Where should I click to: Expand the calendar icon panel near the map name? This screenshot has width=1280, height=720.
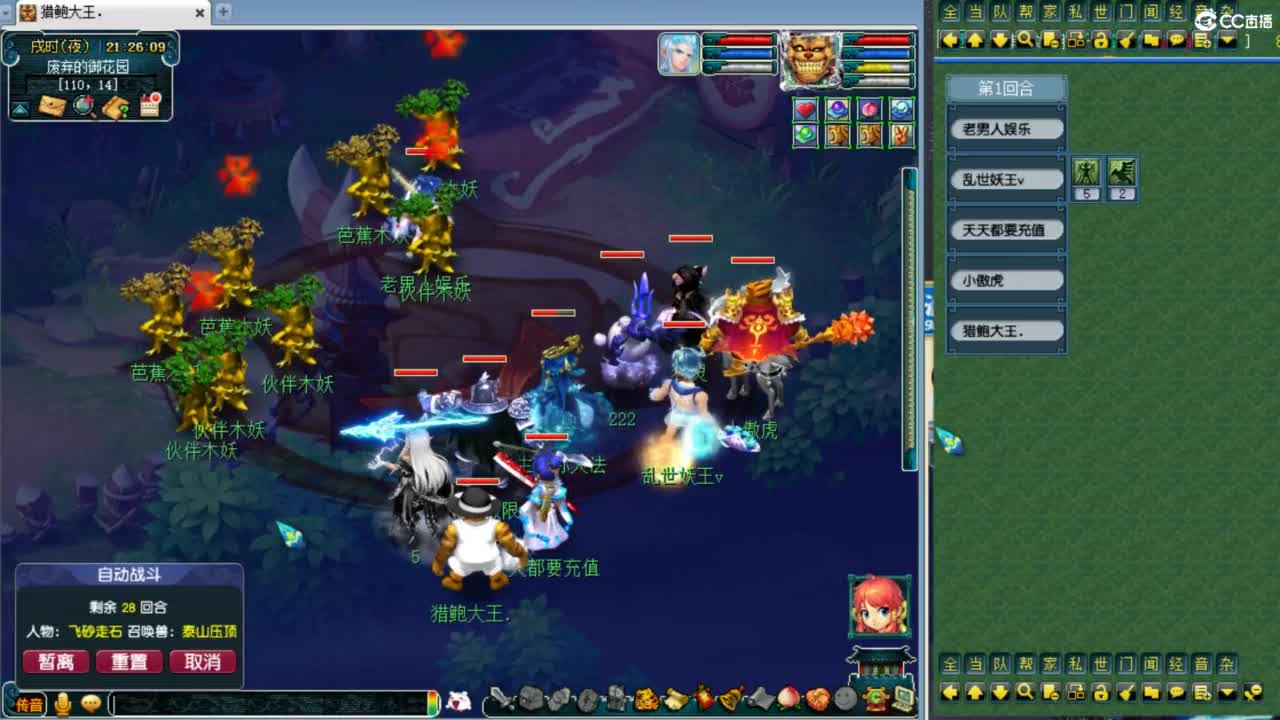149,104
